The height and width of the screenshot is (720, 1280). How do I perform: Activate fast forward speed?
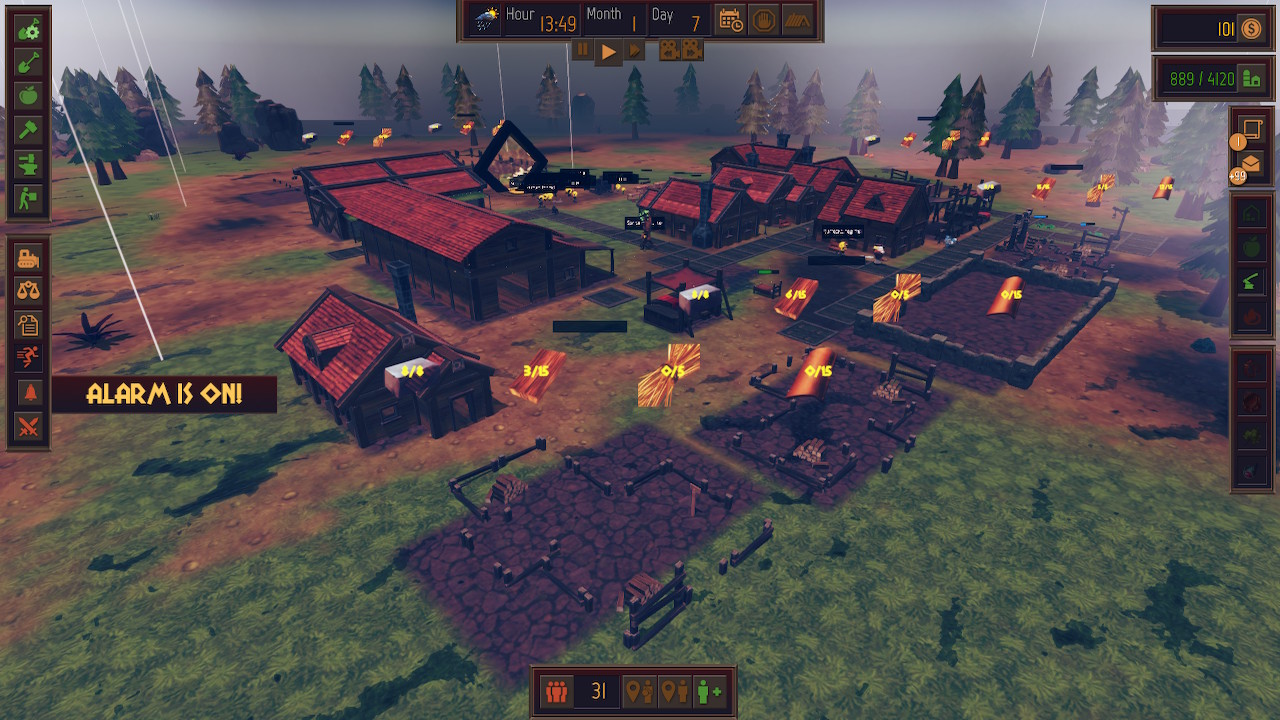tap(636, 48)
